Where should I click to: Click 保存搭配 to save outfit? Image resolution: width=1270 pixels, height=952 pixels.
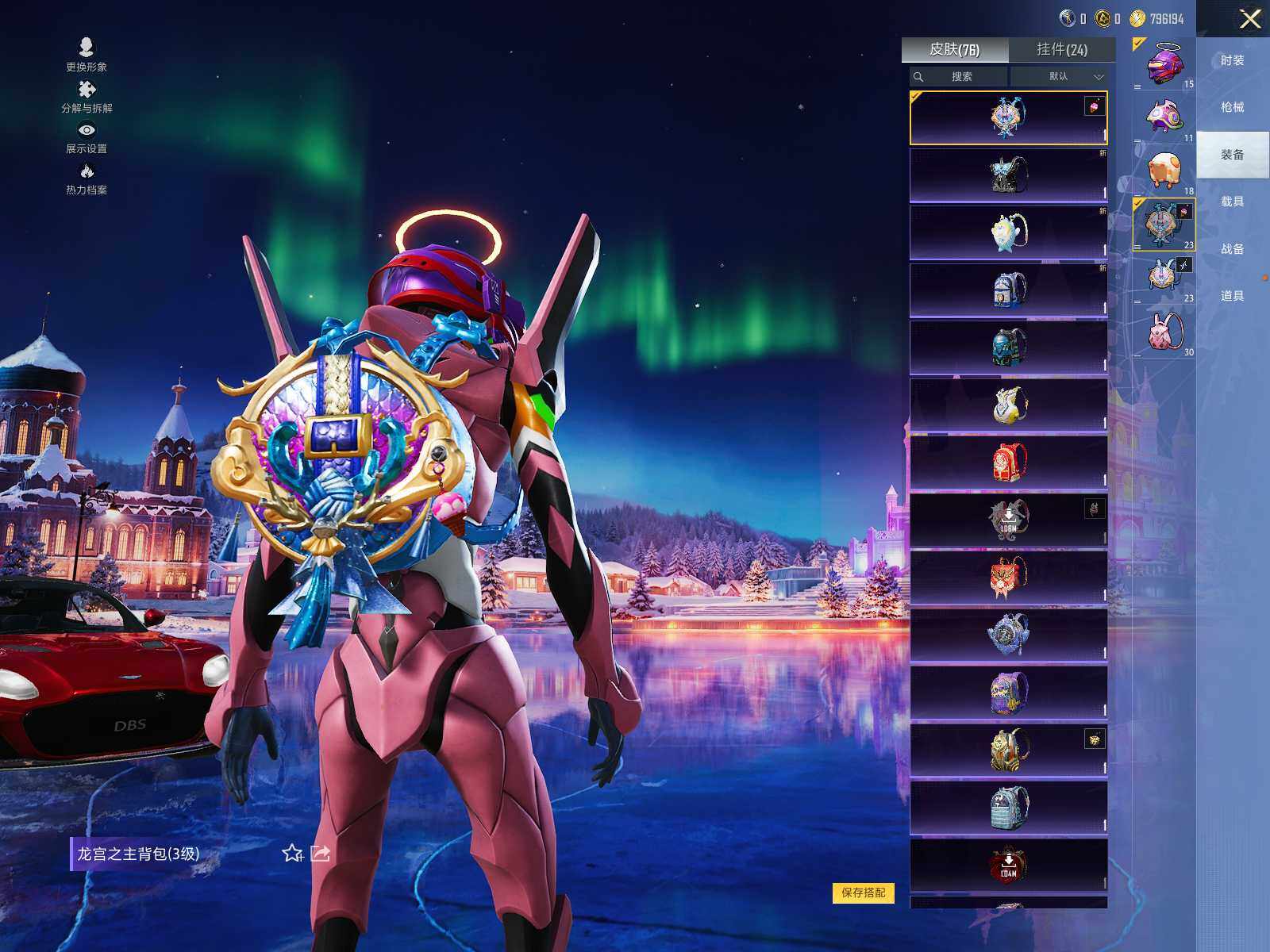(x=863, y=892)
